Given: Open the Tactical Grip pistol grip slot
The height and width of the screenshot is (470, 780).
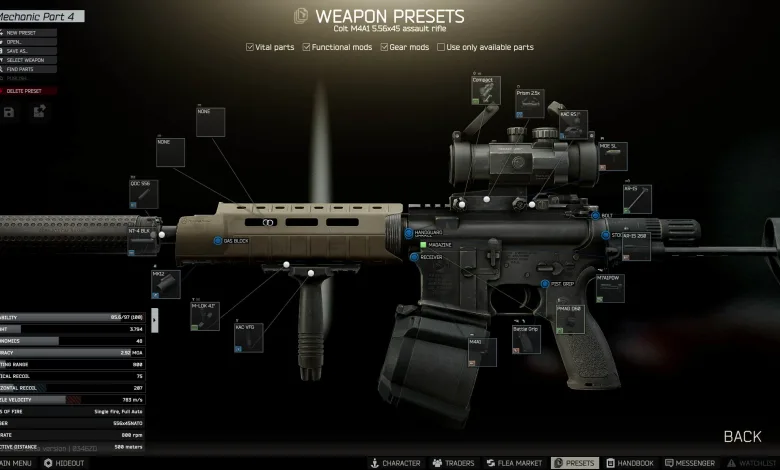Looking at the screenshot, I should [525, 339].
